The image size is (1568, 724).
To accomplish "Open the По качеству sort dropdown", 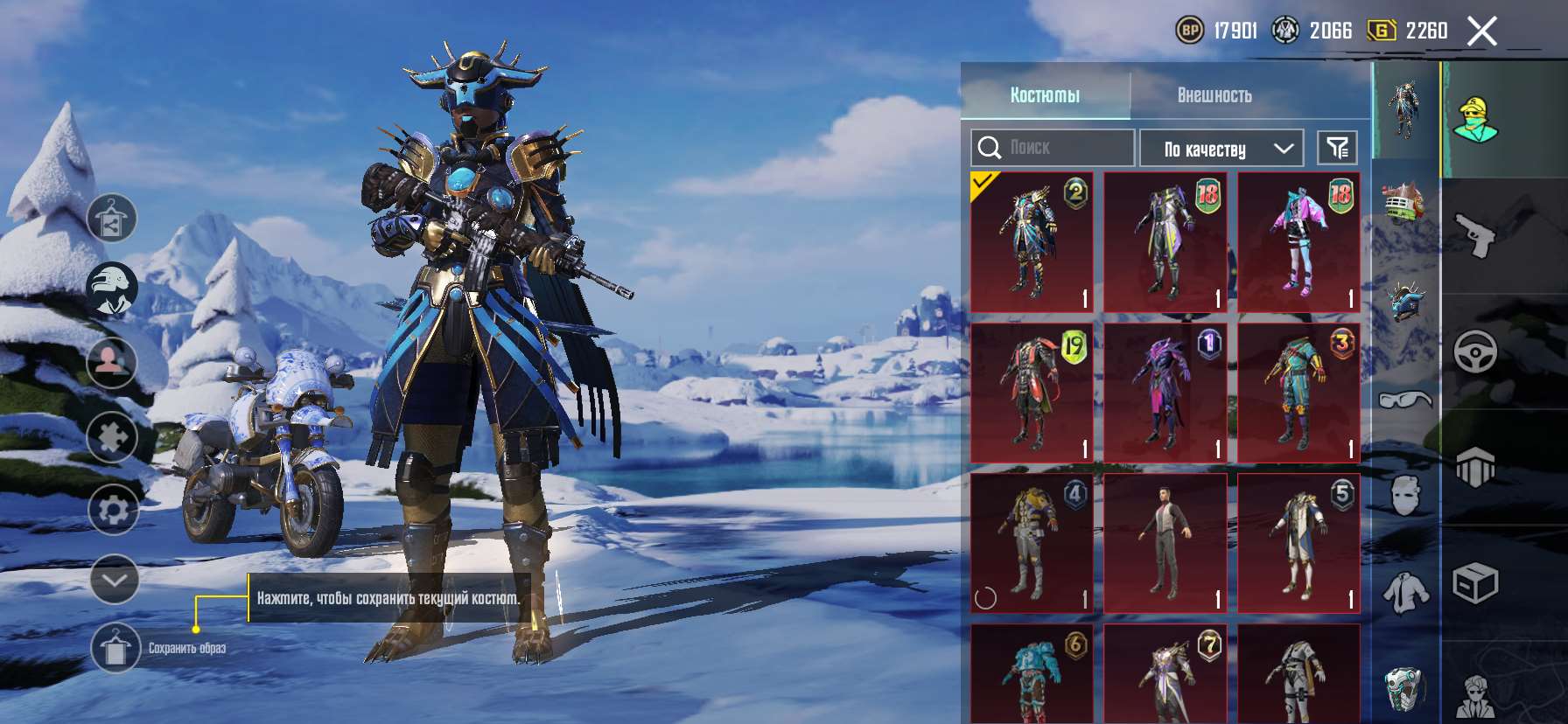I will point(1221,149).
